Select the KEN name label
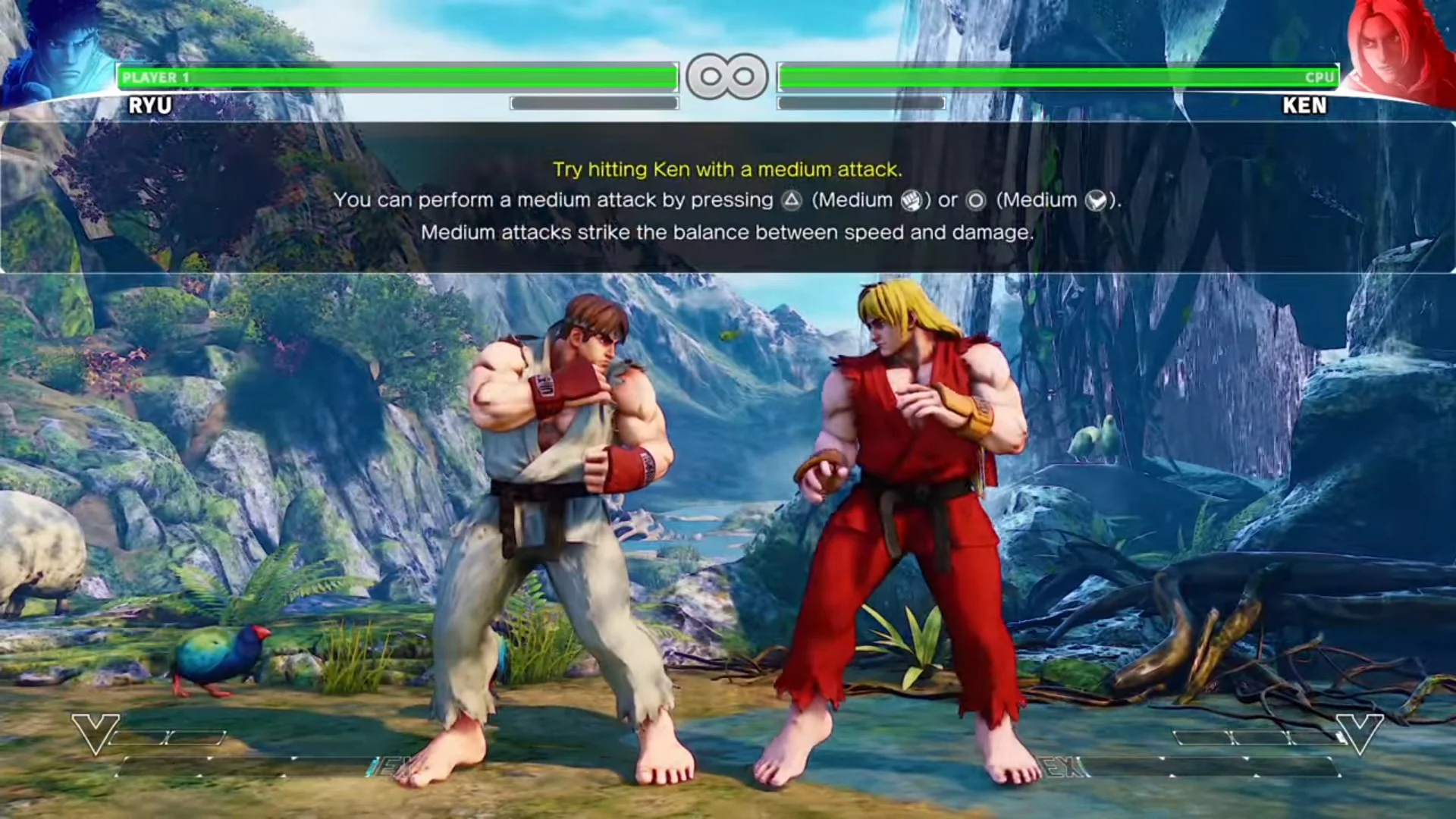 point(1305,107)
